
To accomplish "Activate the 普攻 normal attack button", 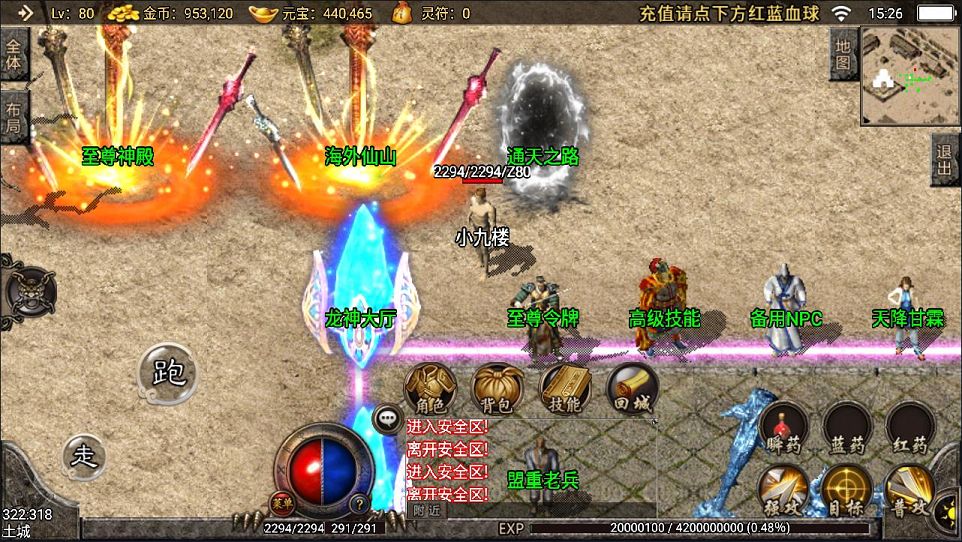I will [910, 490].
